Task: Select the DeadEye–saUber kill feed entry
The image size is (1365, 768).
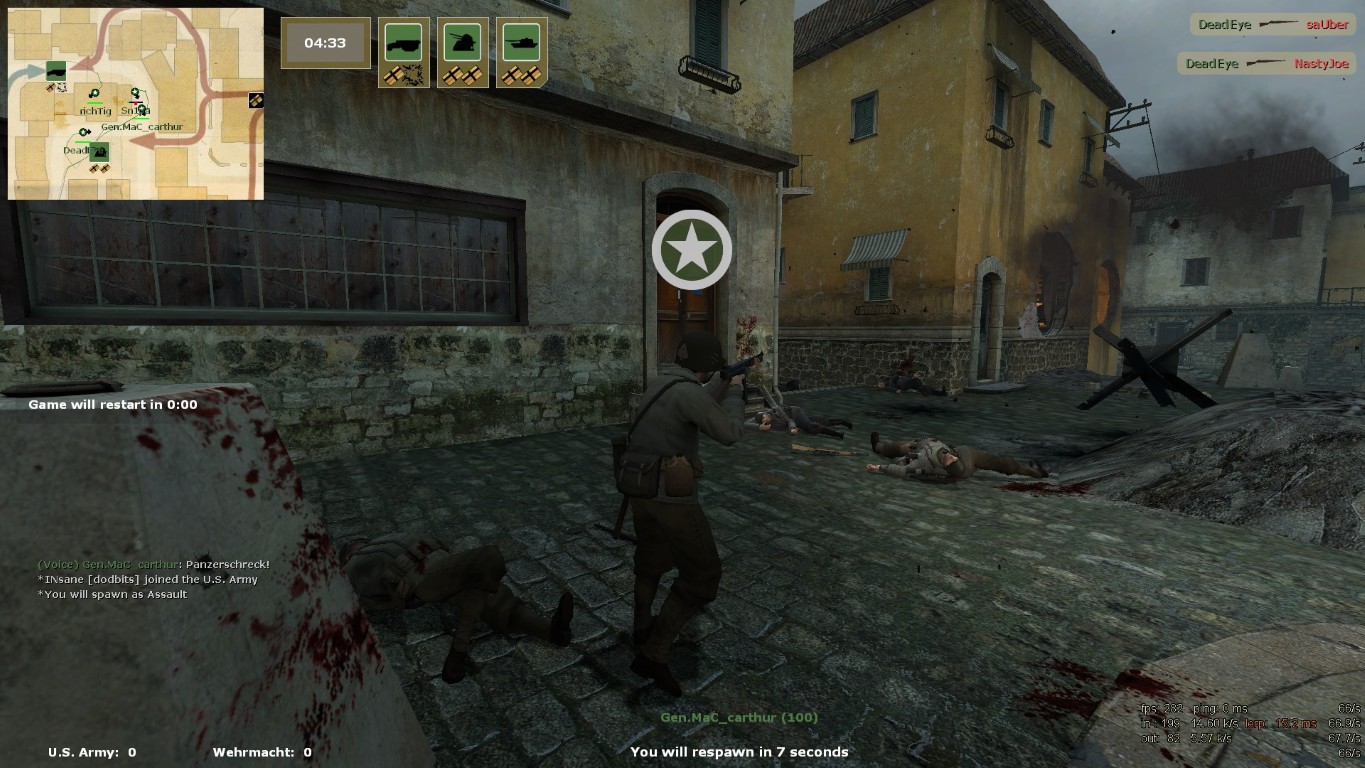Action: pyautogui.click(x=1272, y=25)
